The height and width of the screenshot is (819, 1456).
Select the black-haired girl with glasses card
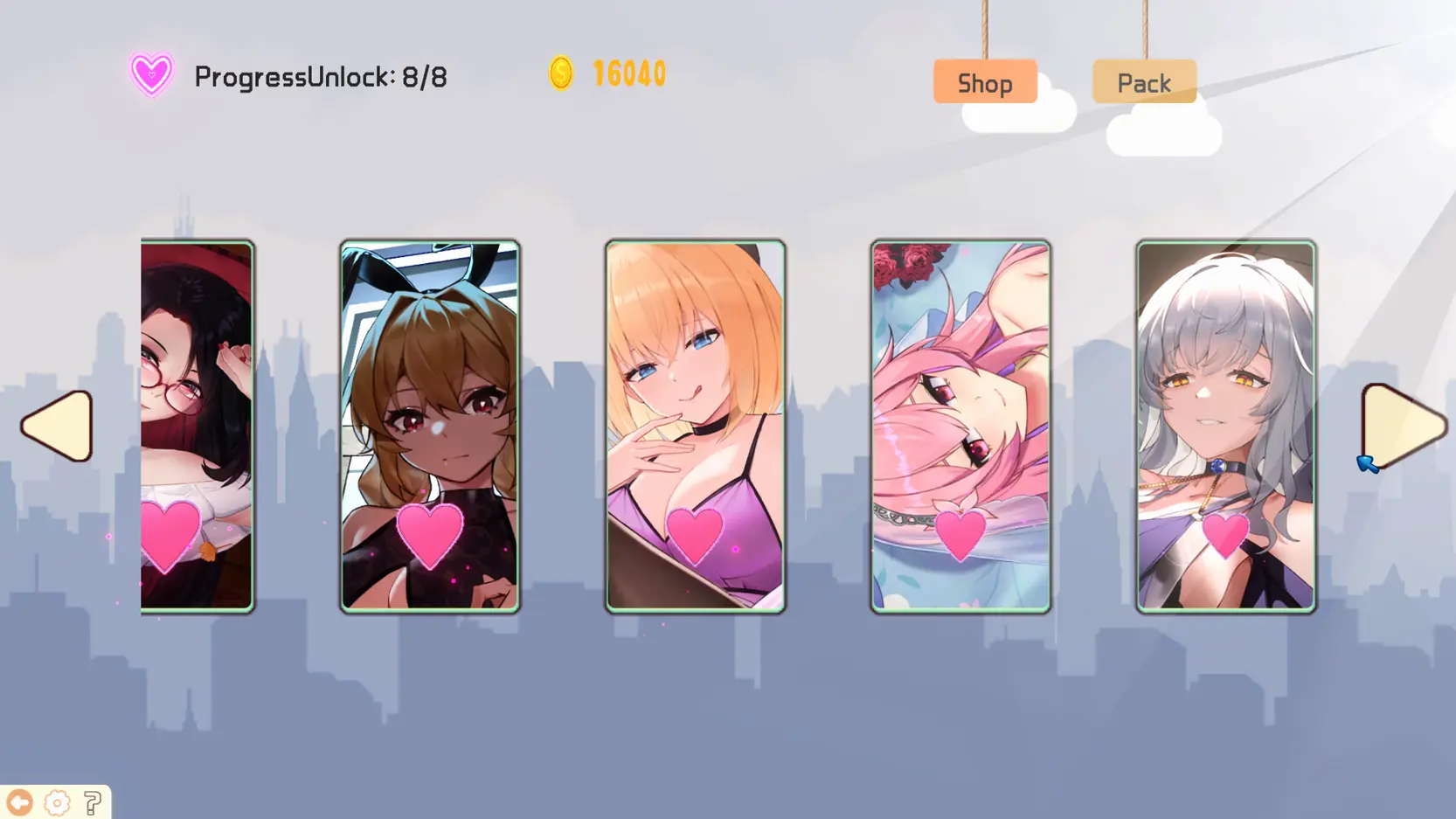(x=197, y=426)
